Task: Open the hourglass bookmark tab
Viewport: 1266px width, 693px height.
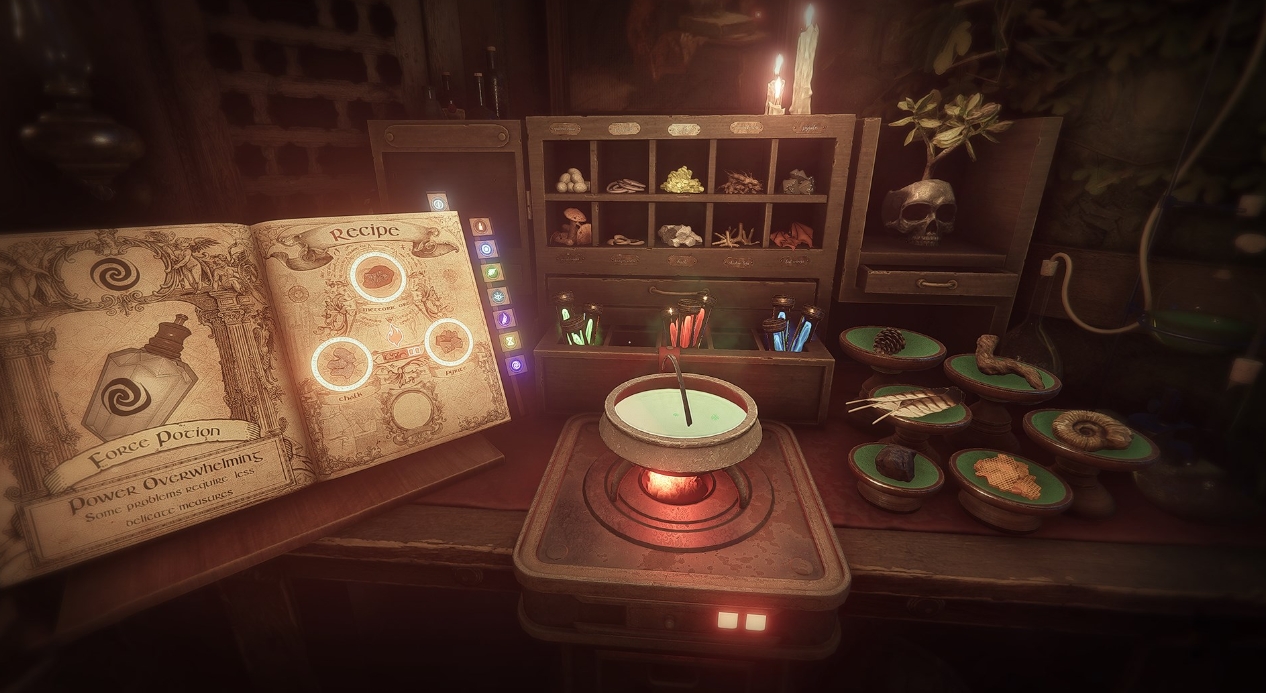Action: 509,341
